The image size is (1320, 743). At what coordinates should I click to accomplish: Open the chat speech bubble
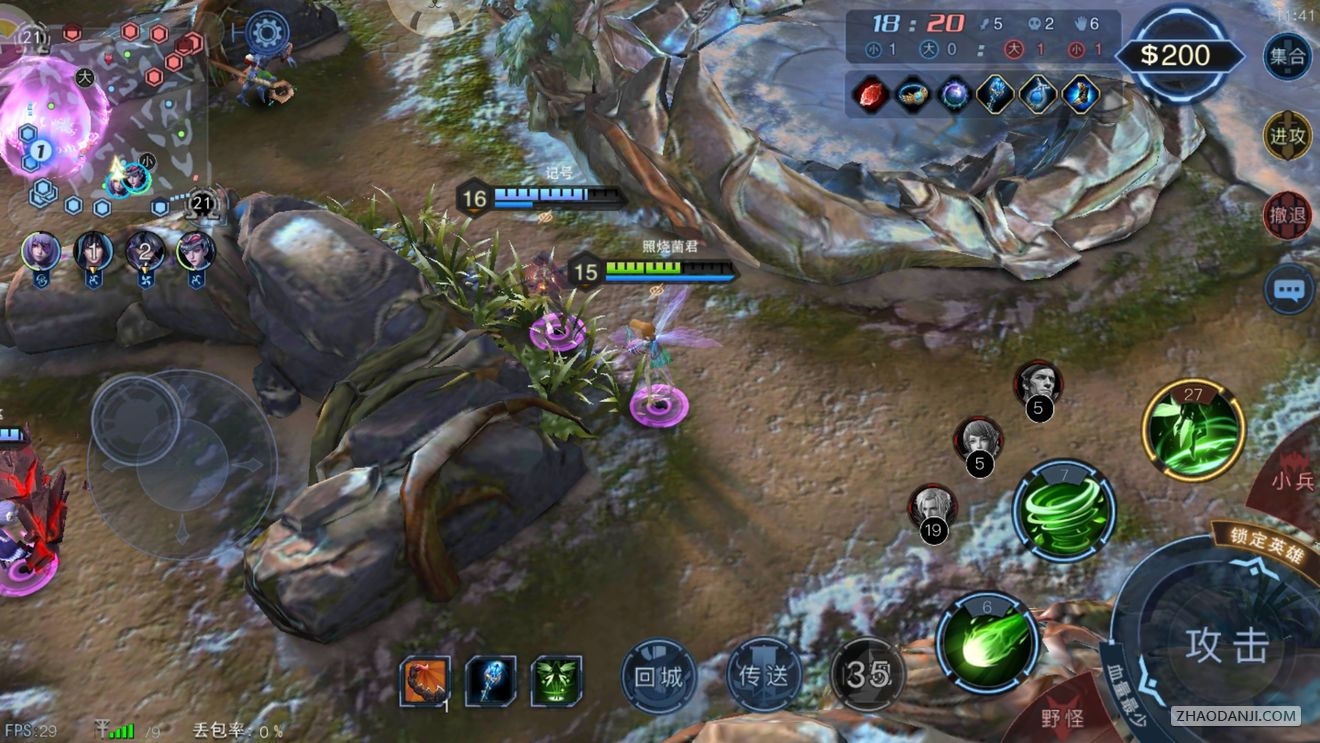click(1287, 290)
